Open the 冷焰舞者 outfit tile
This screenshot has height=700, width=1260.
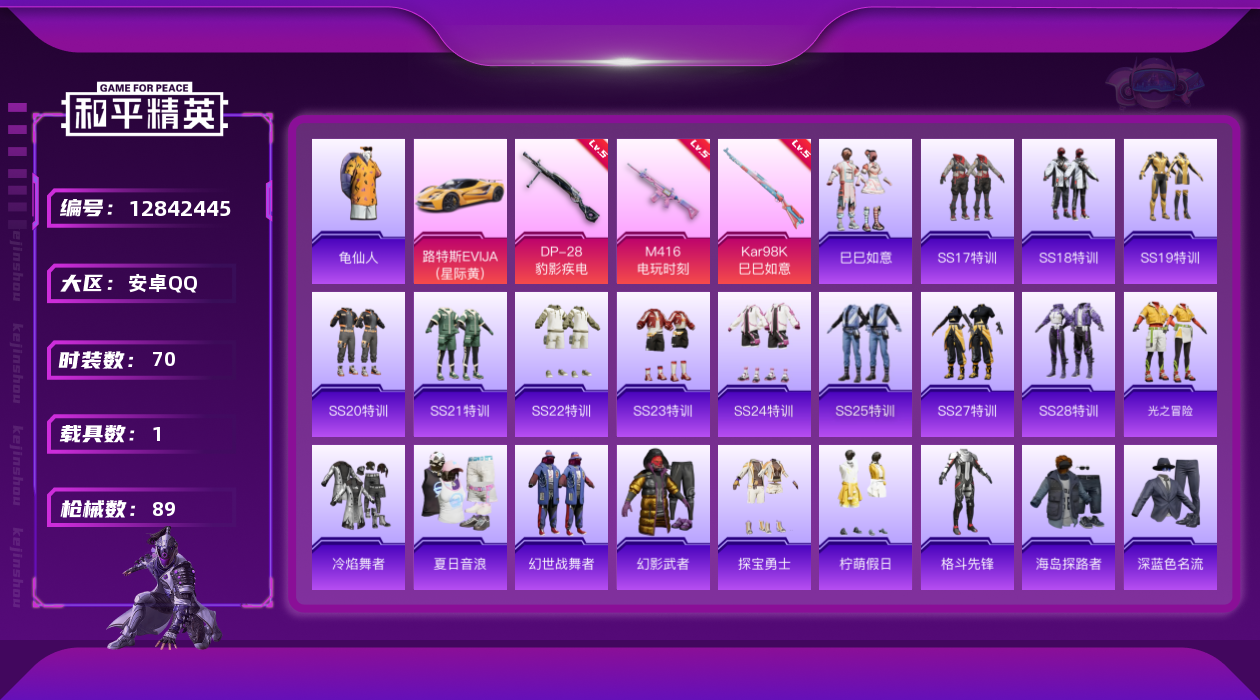point(358,517)
